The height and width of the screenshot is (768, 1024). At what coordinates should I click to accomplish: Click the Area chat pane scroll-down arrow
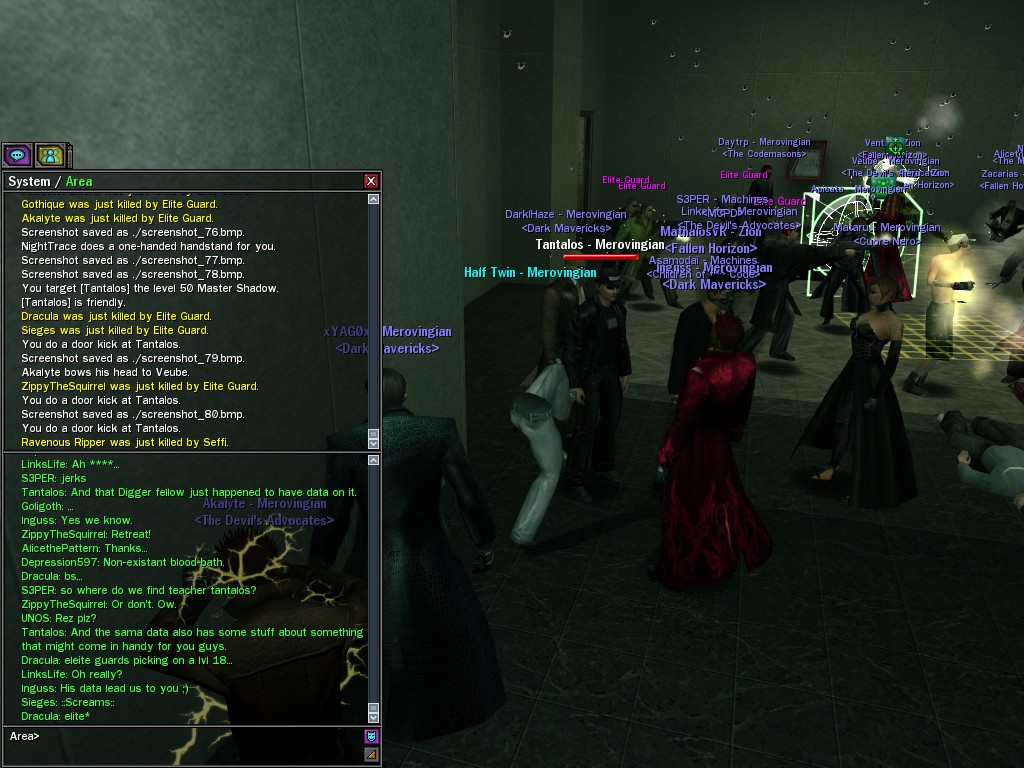(x=374, y=716)
